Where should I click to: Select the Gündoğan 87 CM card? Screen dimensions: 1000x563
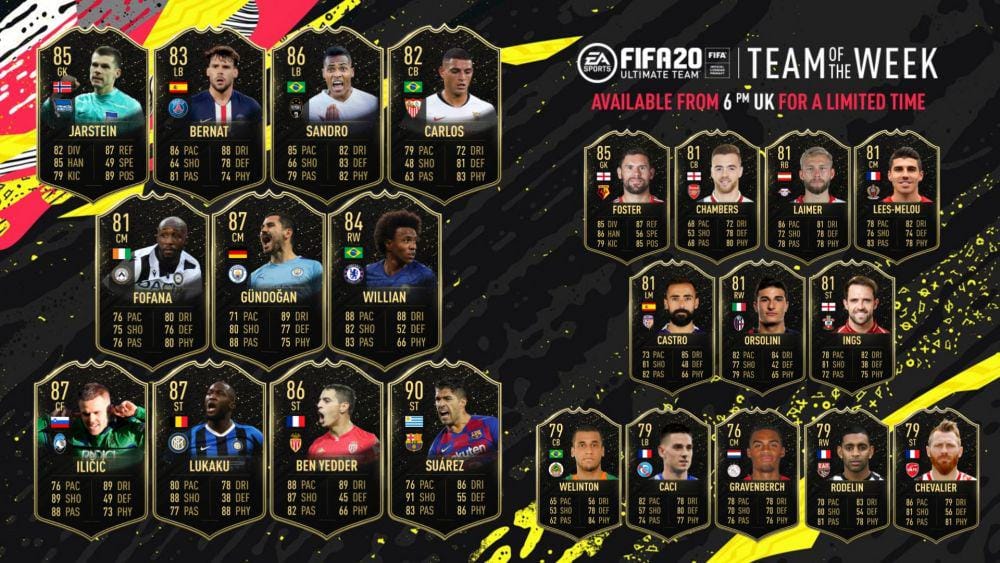[x=268, y=285]
